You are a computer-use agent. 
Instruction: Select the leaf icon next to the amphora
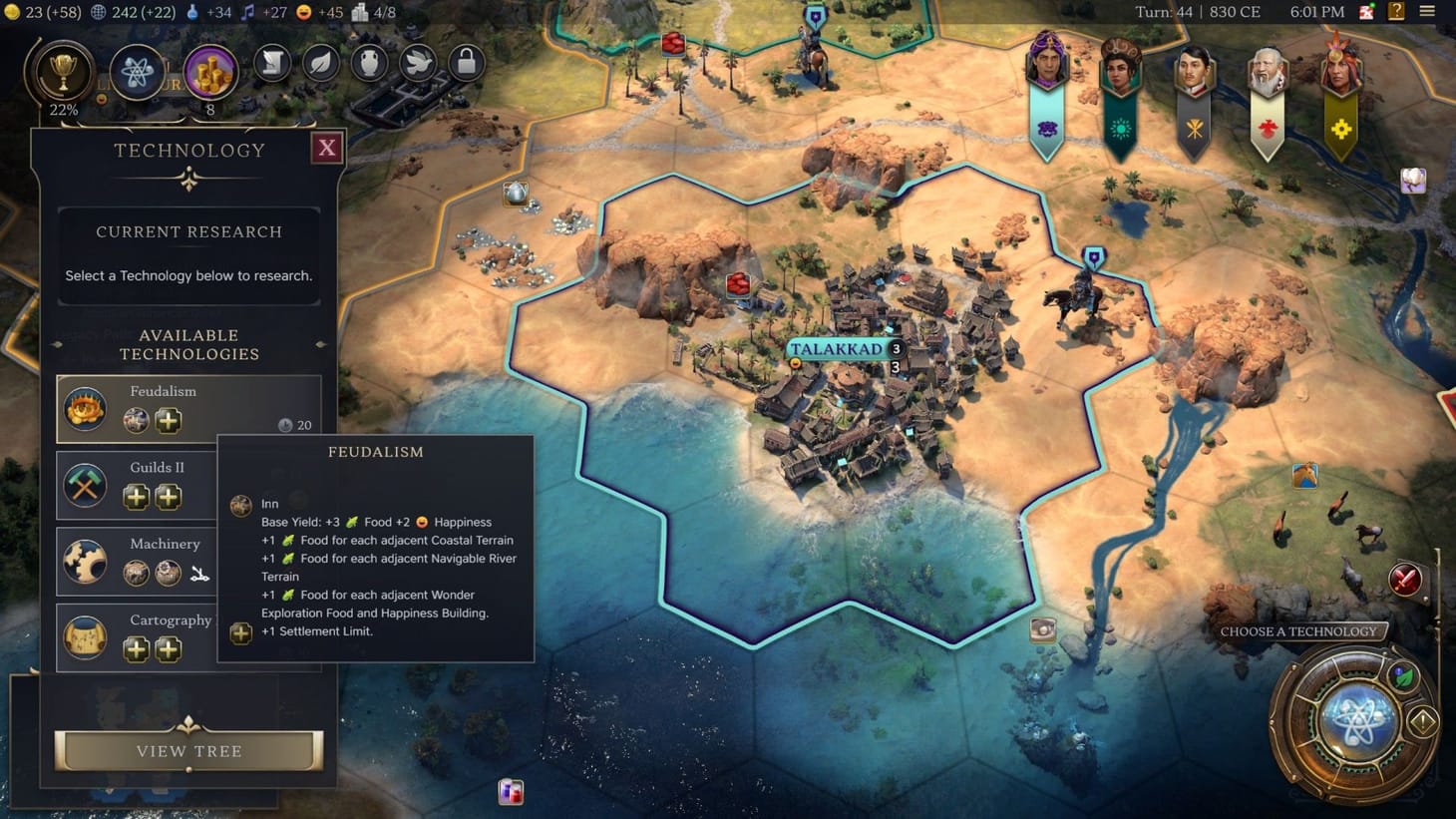pyautogui.click(x=319, y=62)
